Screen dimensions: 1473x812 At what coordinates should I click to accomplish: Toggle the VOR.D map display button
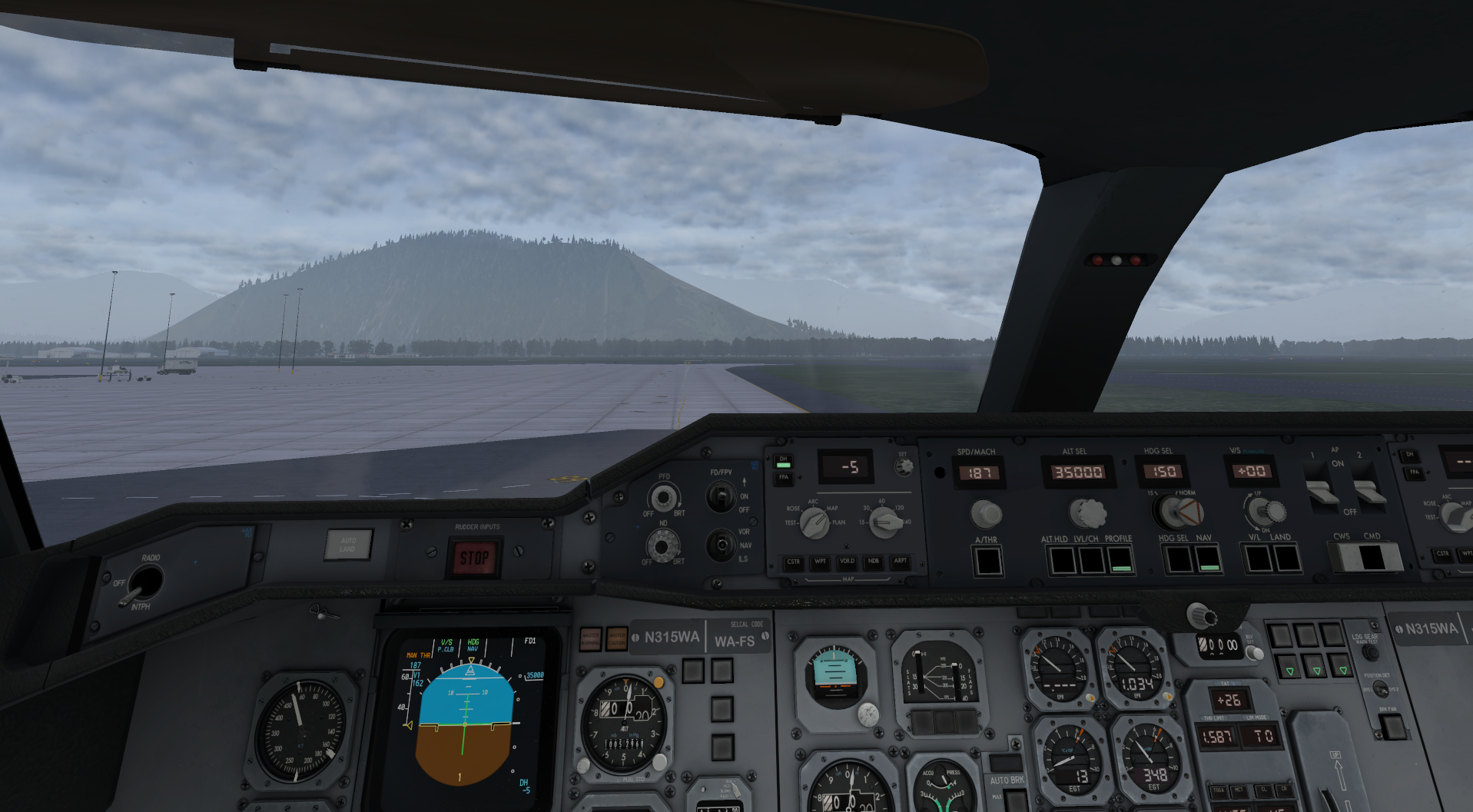[847, 562]
